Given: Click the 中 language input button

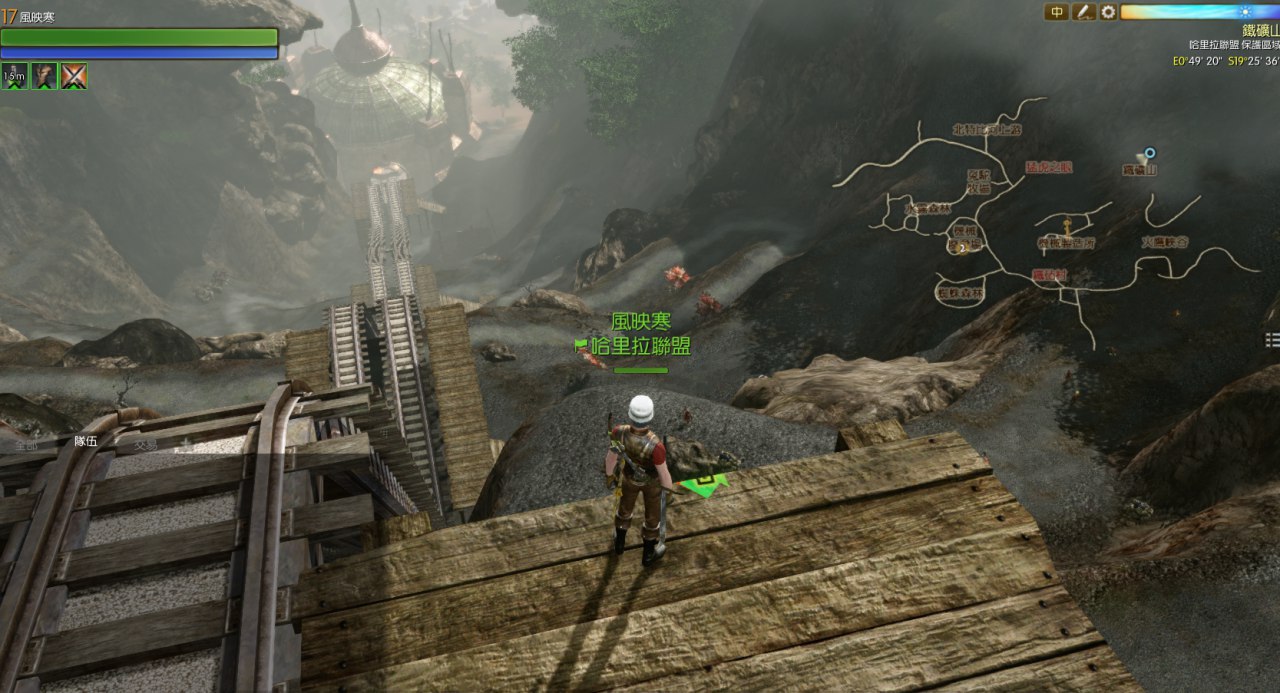Looking at the screenshot, I should click(x=1056, y=12).
